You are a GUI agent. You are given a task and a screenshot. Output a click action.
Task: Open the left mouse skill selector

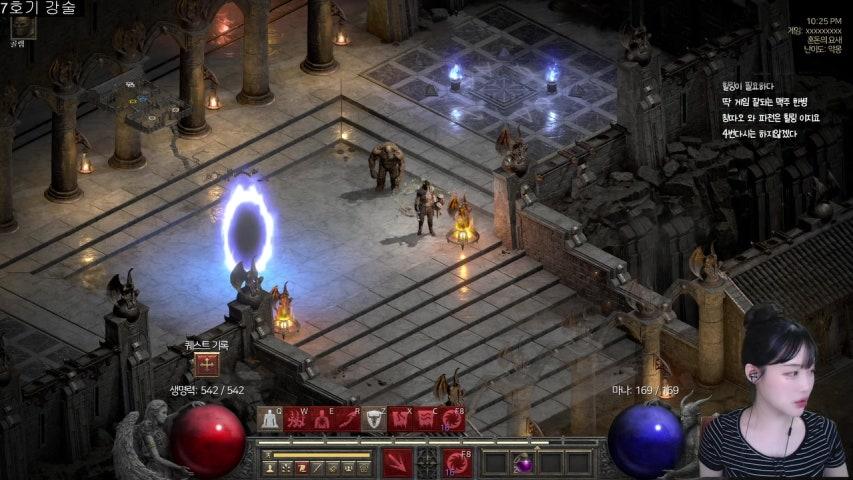point(398,462)
